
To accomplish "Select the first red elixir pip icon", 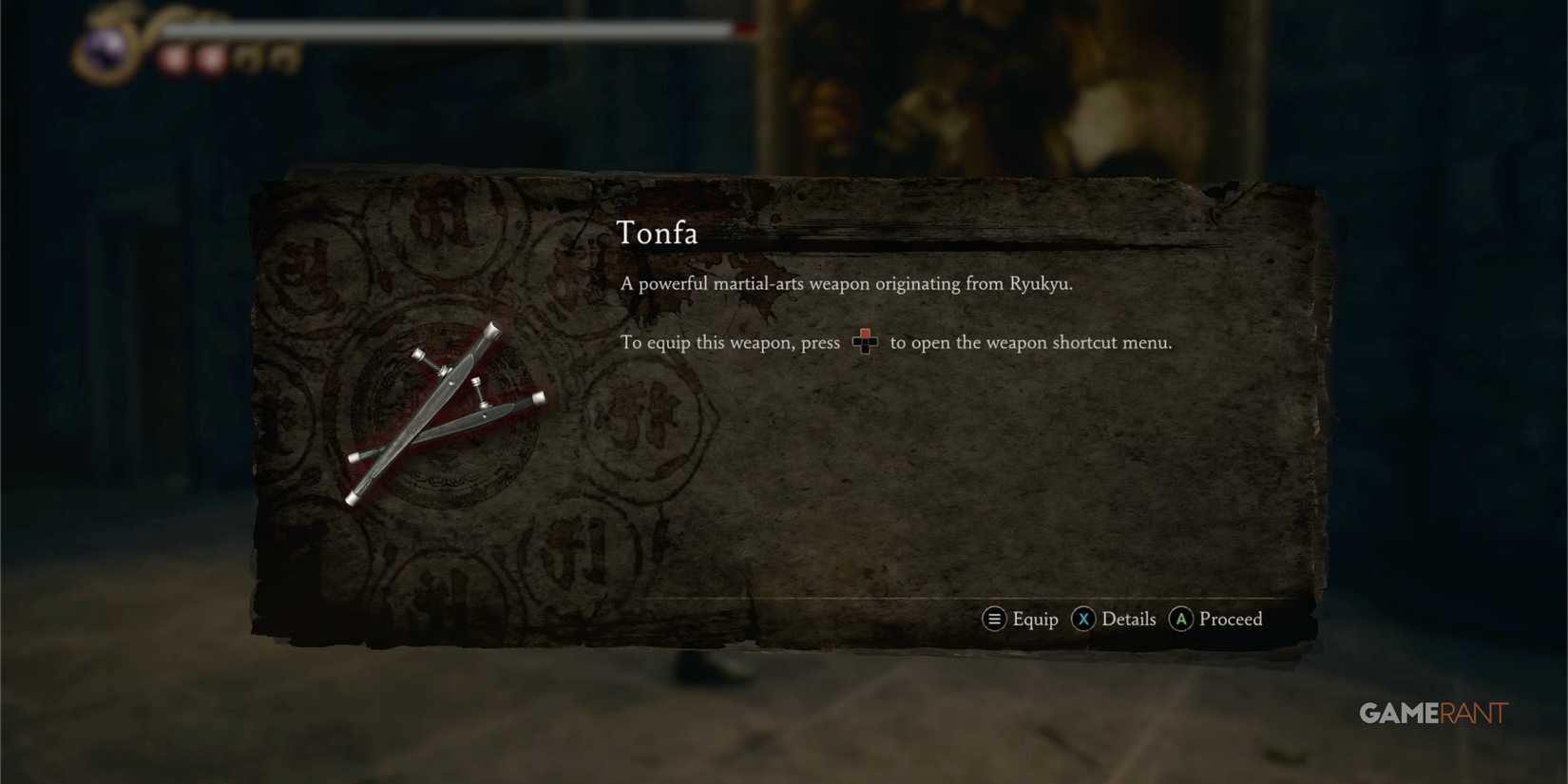I will click(x=174, y=57).
